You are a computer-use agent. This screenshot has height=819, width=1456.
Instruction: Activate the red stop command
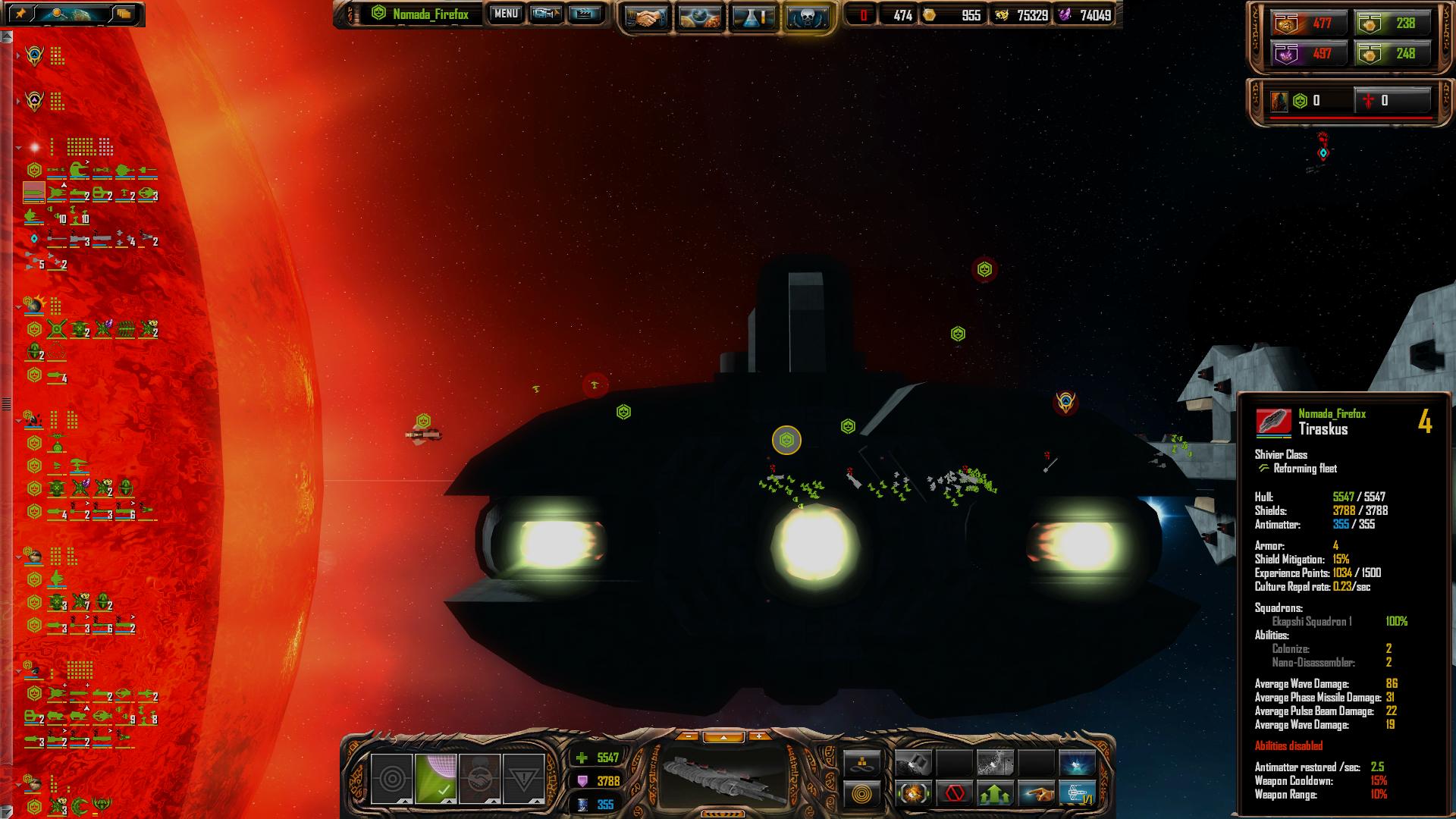coord(955,794)
